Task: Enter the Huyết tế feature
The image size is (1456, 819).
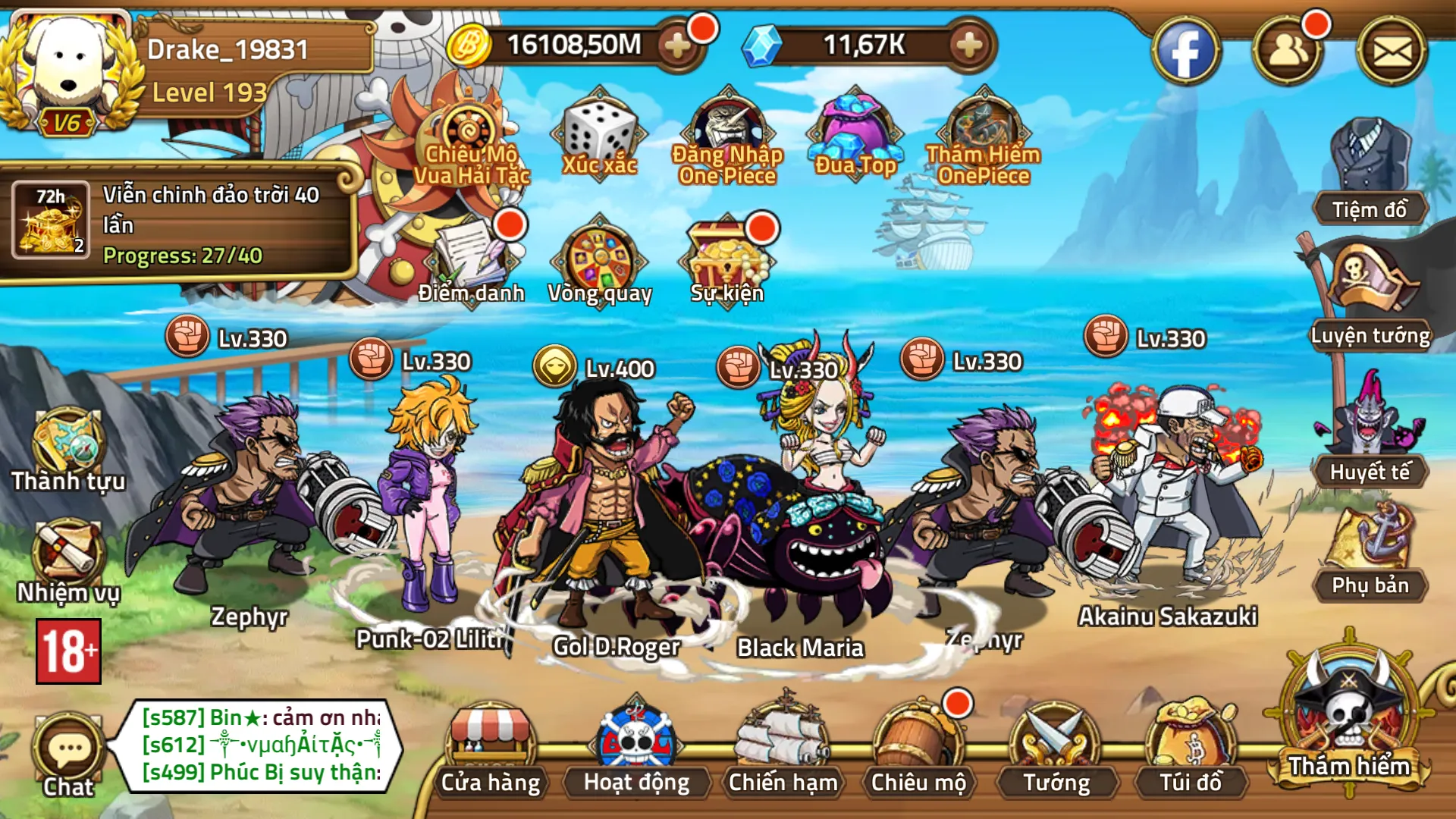Action: pyautogui.click(x=1370, y=425)
